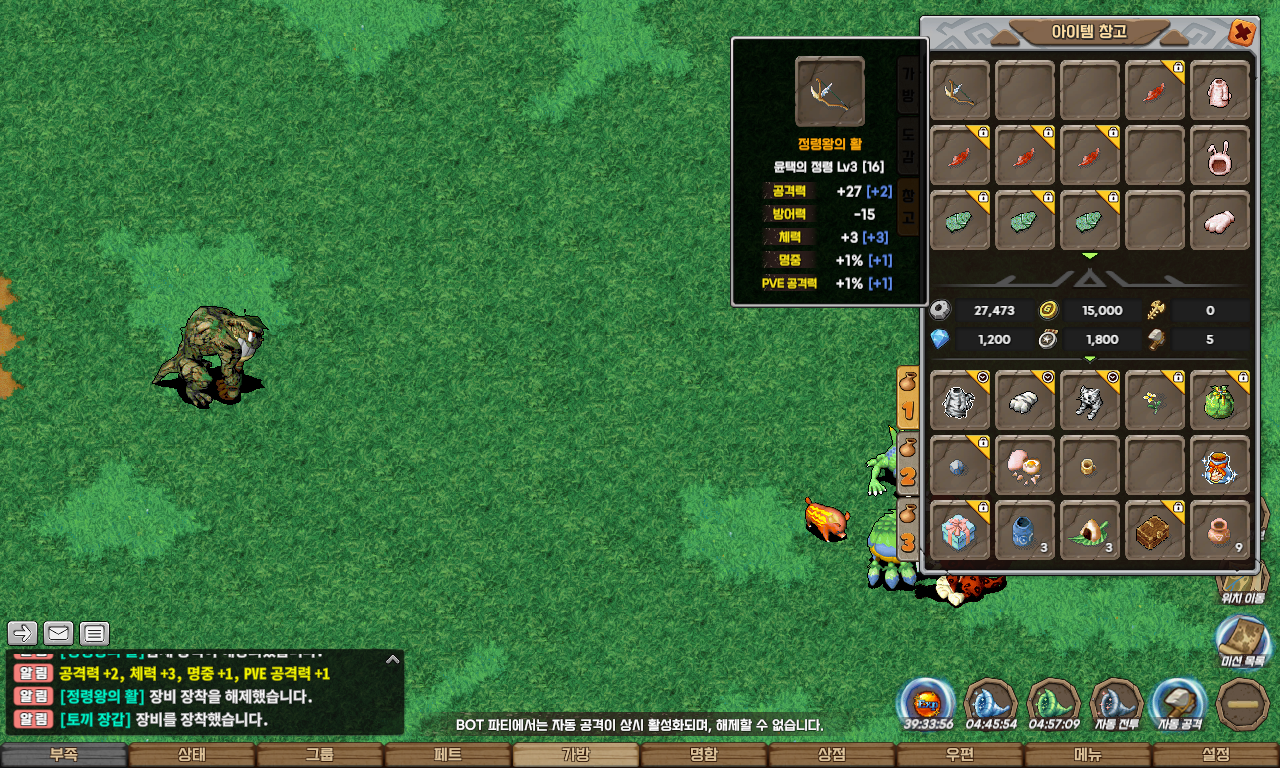Select the pink shirt in storage

(1220, 91)
